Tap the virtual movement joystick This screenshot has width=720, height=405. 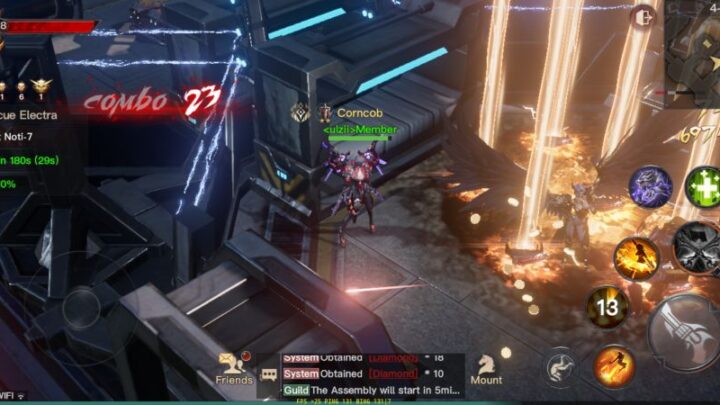click(x=82, y=309)
